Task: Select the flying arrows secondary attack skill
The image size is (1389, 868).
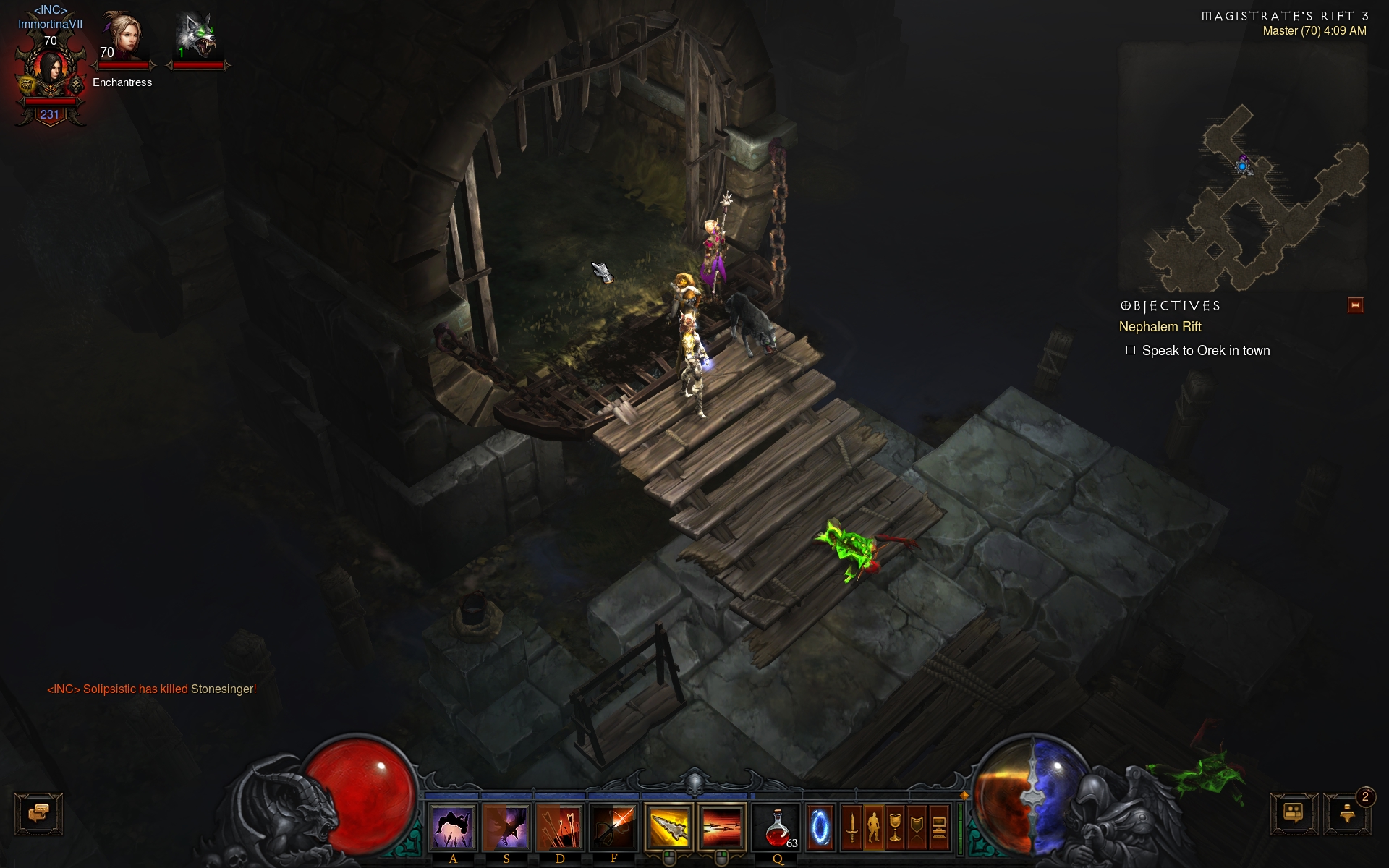Action: click(721, 827)
